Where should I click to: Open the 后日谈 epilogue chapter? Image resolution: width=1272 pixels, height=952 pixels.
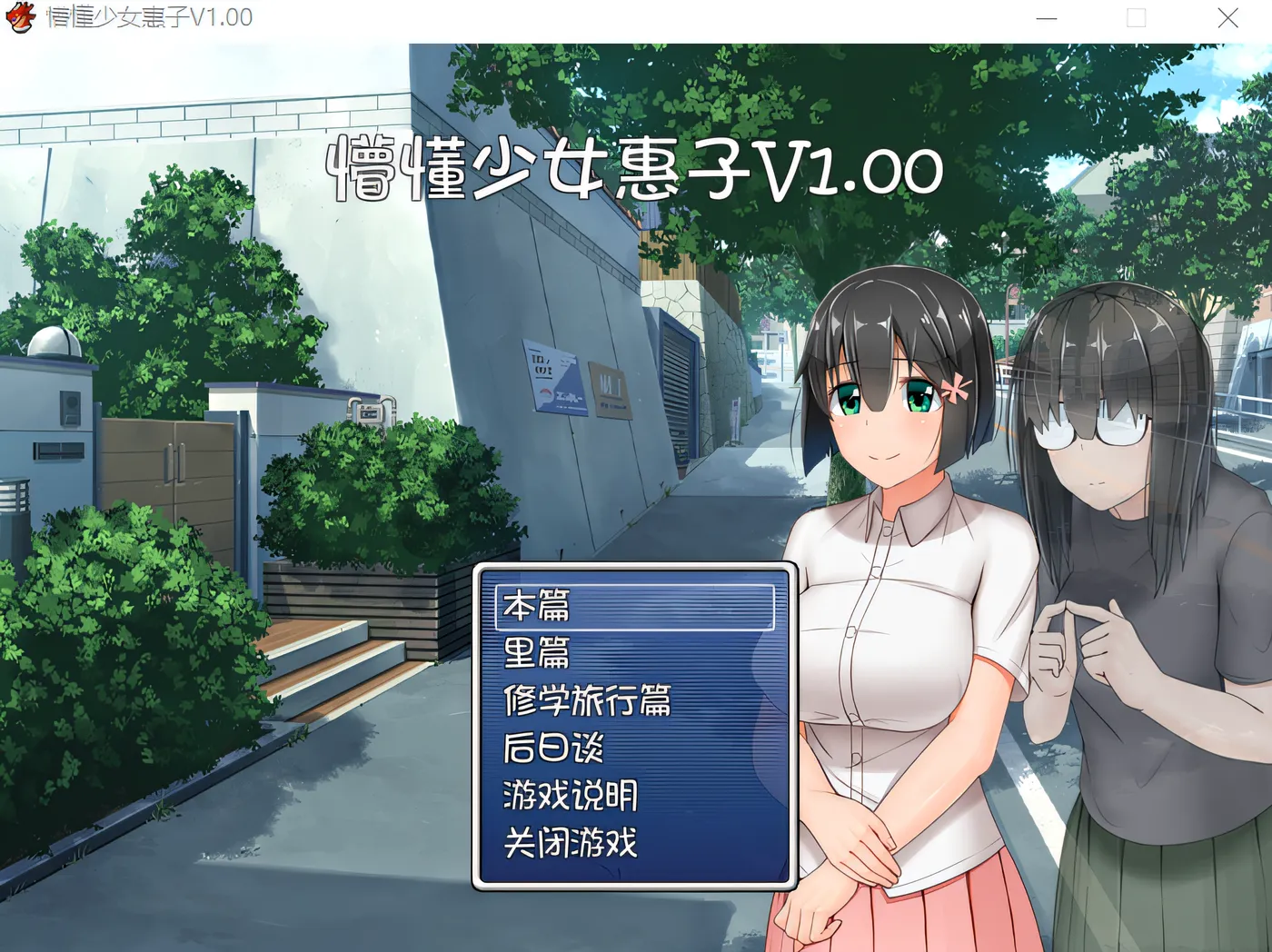pyautogui.click(x=554, y=749)
